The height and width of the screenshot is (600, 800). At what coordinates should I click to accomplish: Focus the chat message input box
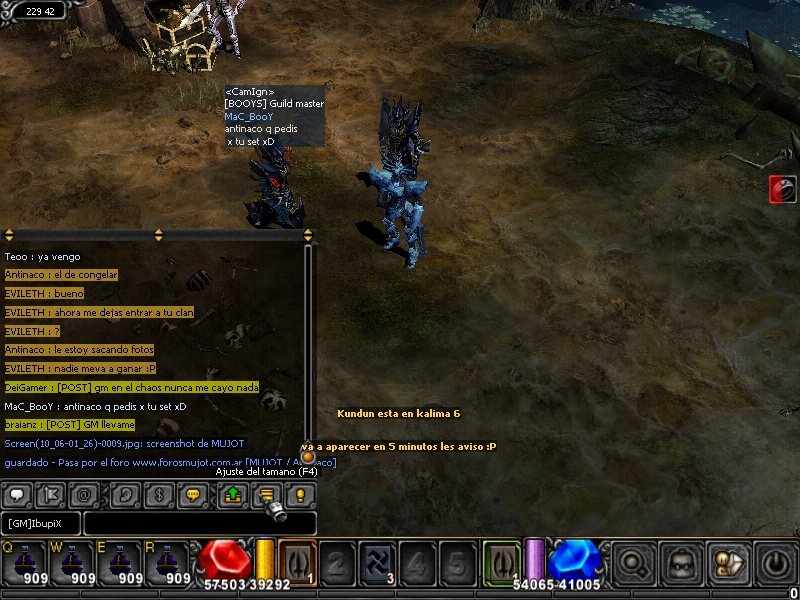pos(200,523)
